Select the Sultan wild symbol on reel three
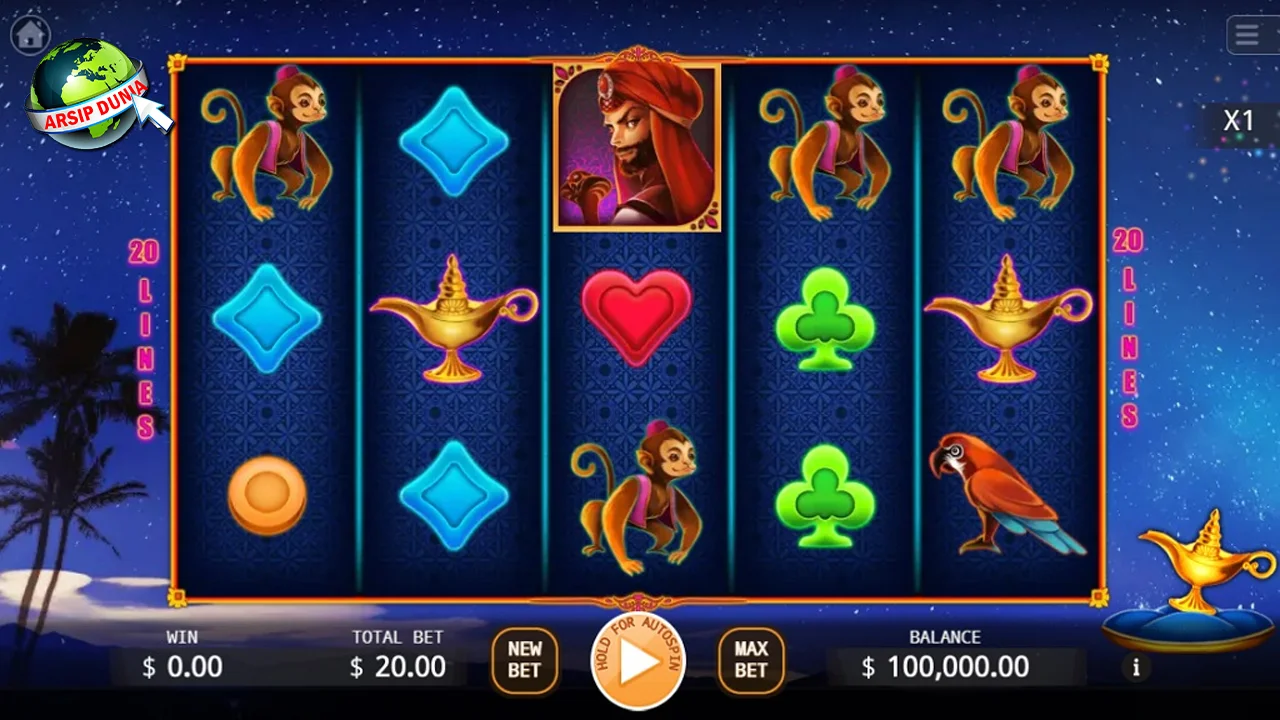 click(x=637, y=146)
